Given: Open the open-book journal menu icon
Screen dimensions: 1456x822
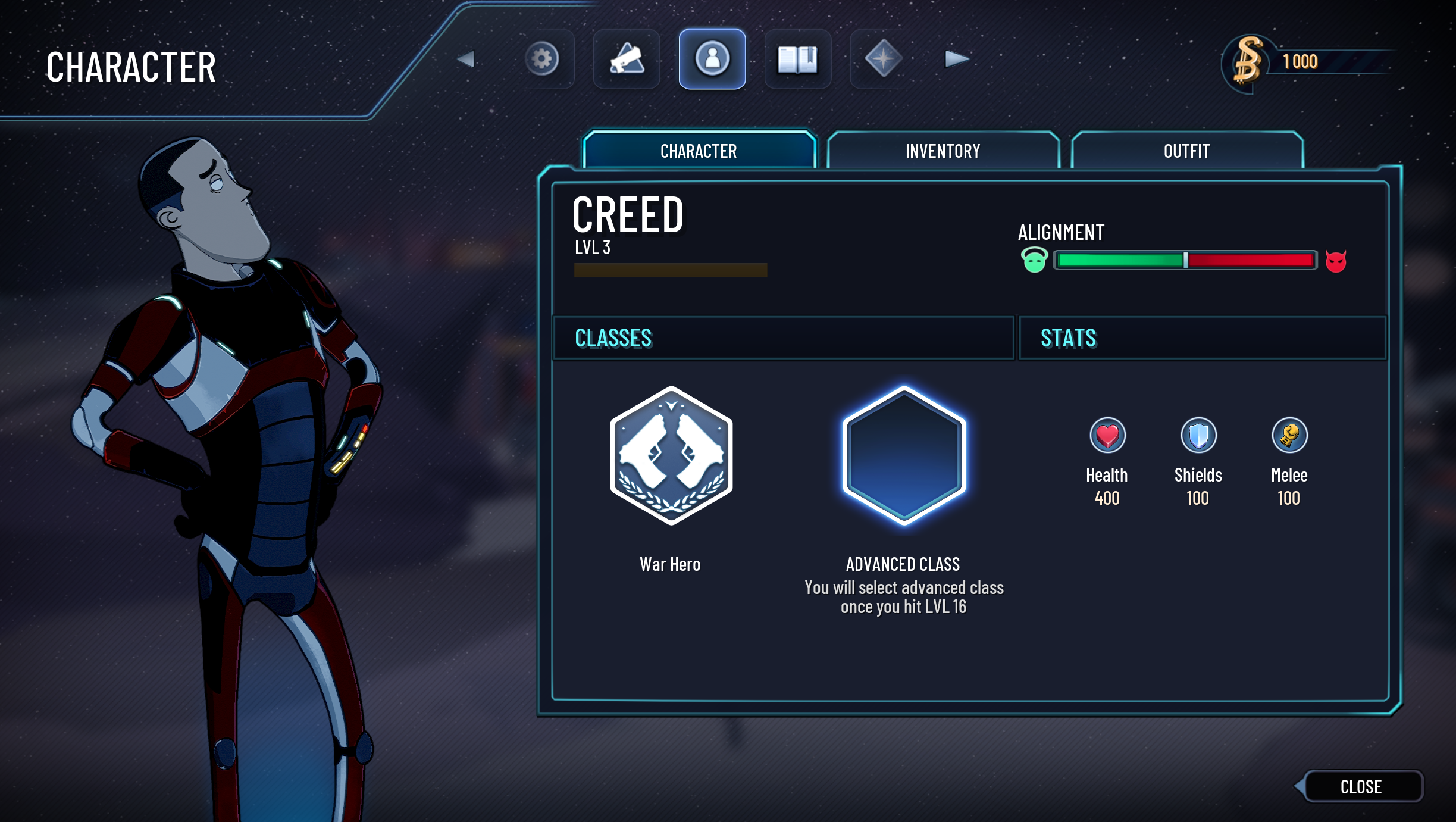Looking at the screenshot, I should coord(797,59).
